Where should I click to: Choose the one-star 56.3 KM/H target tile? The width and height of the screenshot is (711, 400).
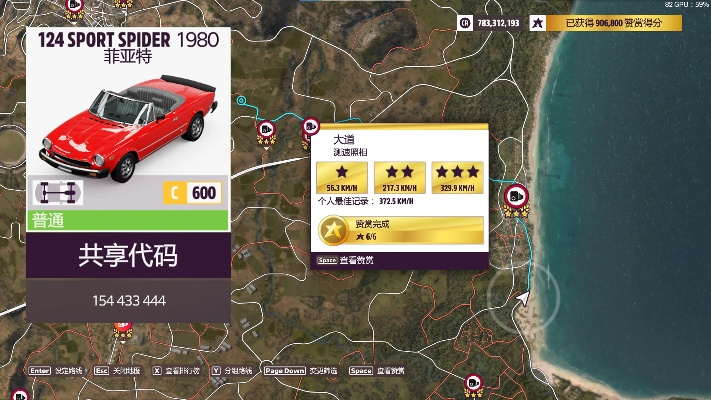pos(341,177)
